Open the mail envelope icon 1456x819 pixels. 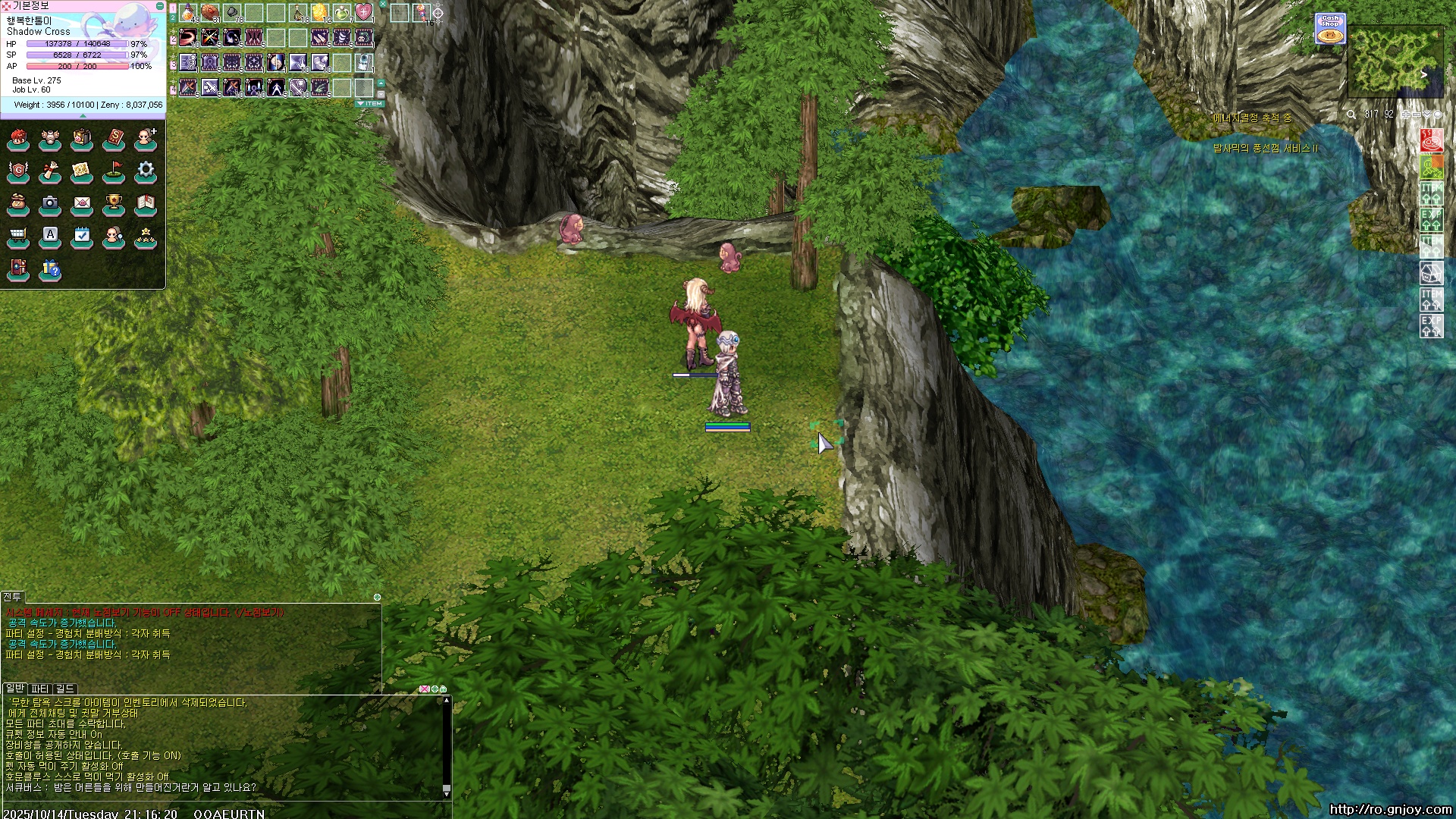click(x=82, y=203)
